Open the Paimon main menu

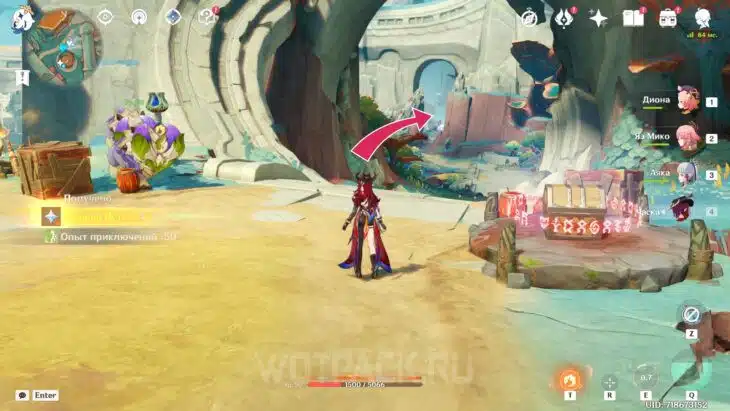tap(23, 19)
